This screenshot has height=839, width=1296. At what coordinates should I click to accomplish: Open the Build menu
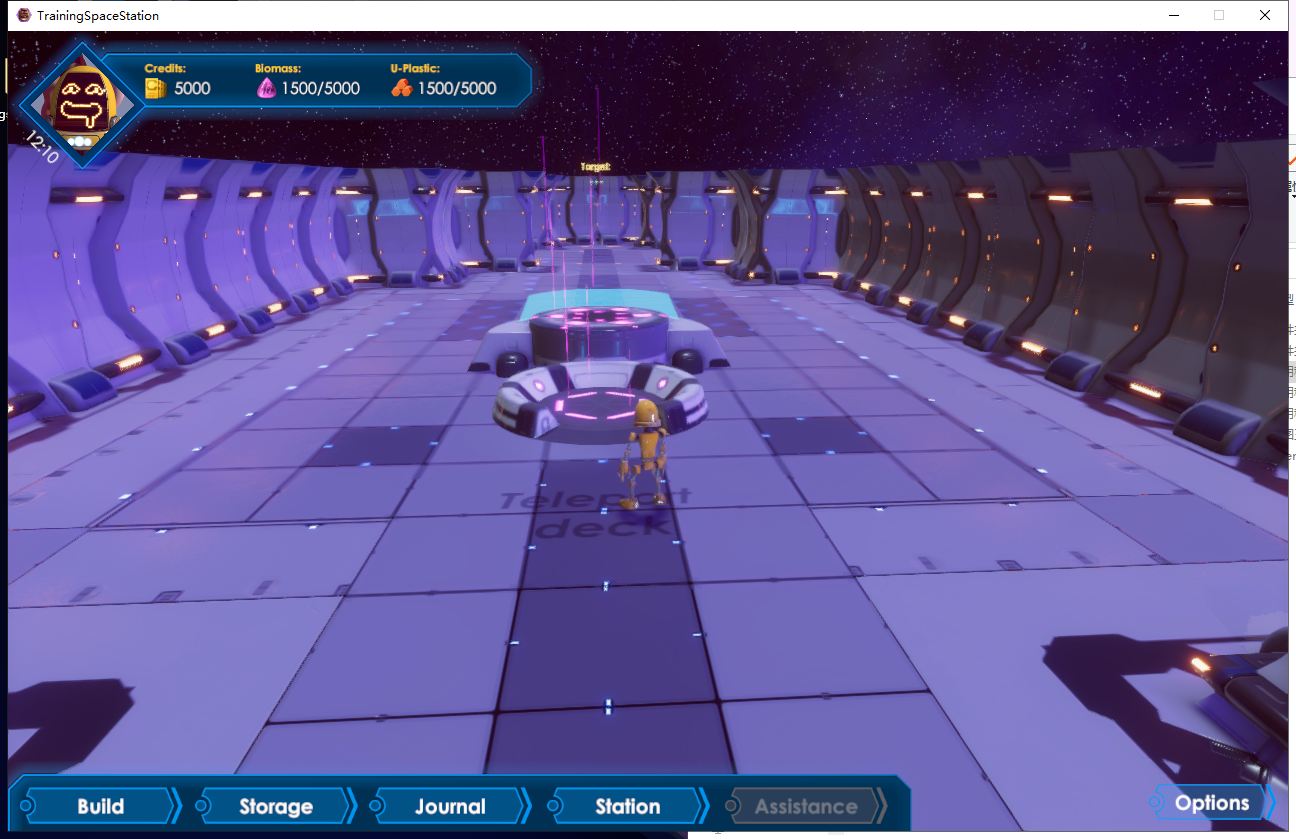tap(100, 806)
